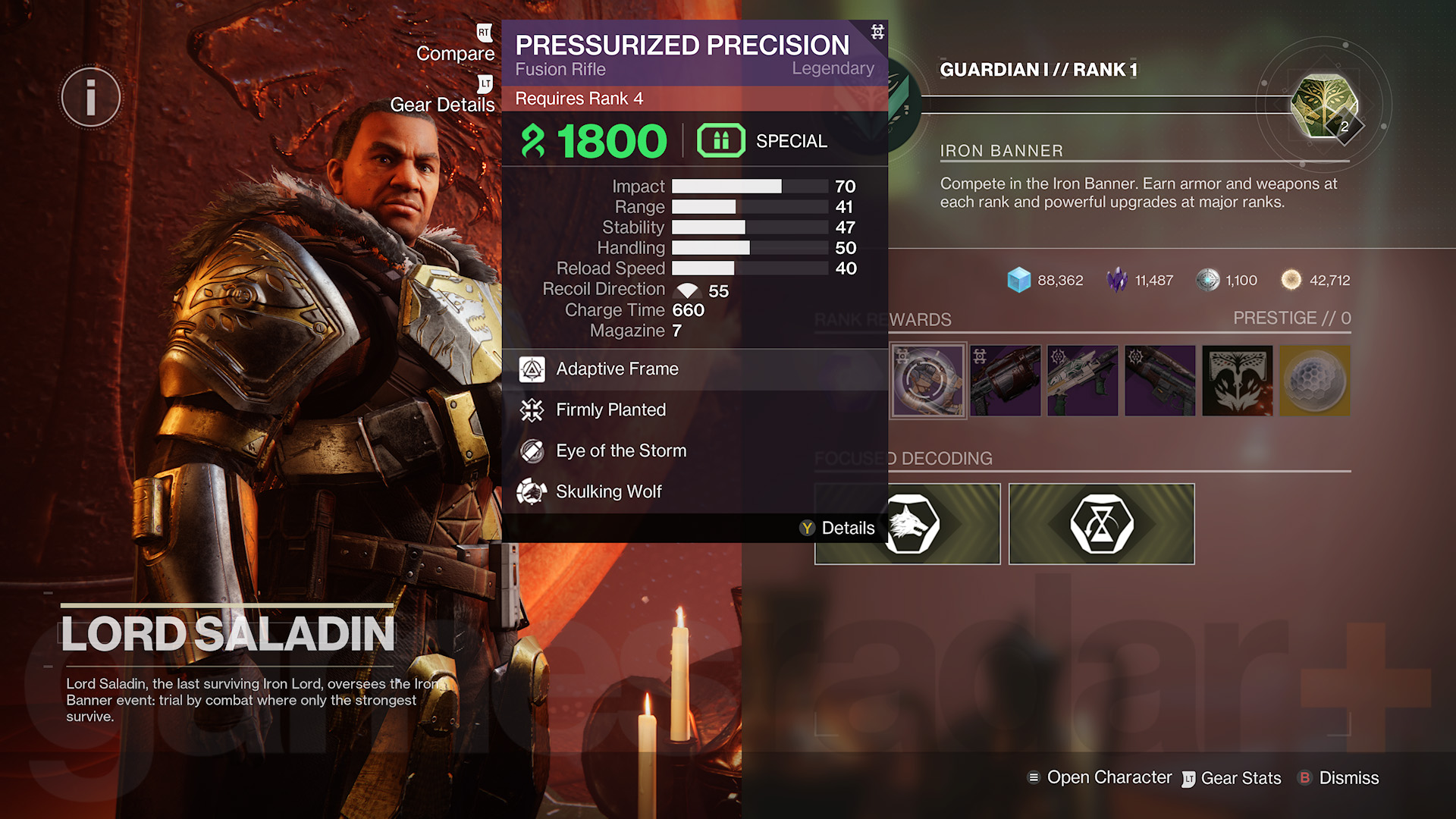Screen dimensions: 1456x819
Task: Click the Dismiss button
Action: (1348, 778)
